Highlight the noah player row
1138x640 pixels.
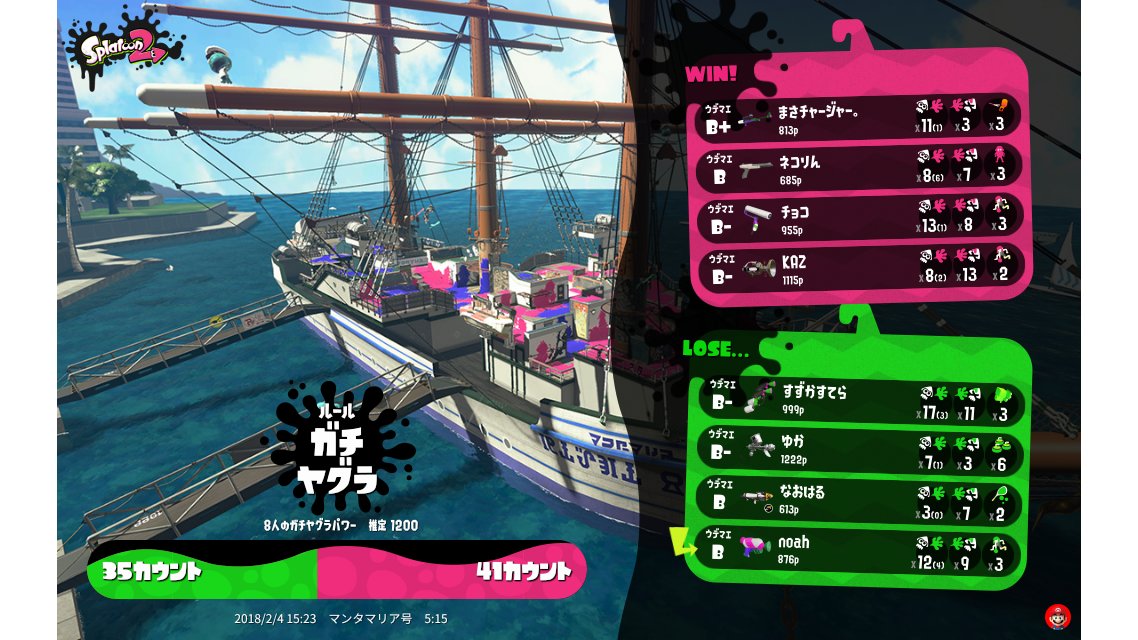click(x=858, y=551)
